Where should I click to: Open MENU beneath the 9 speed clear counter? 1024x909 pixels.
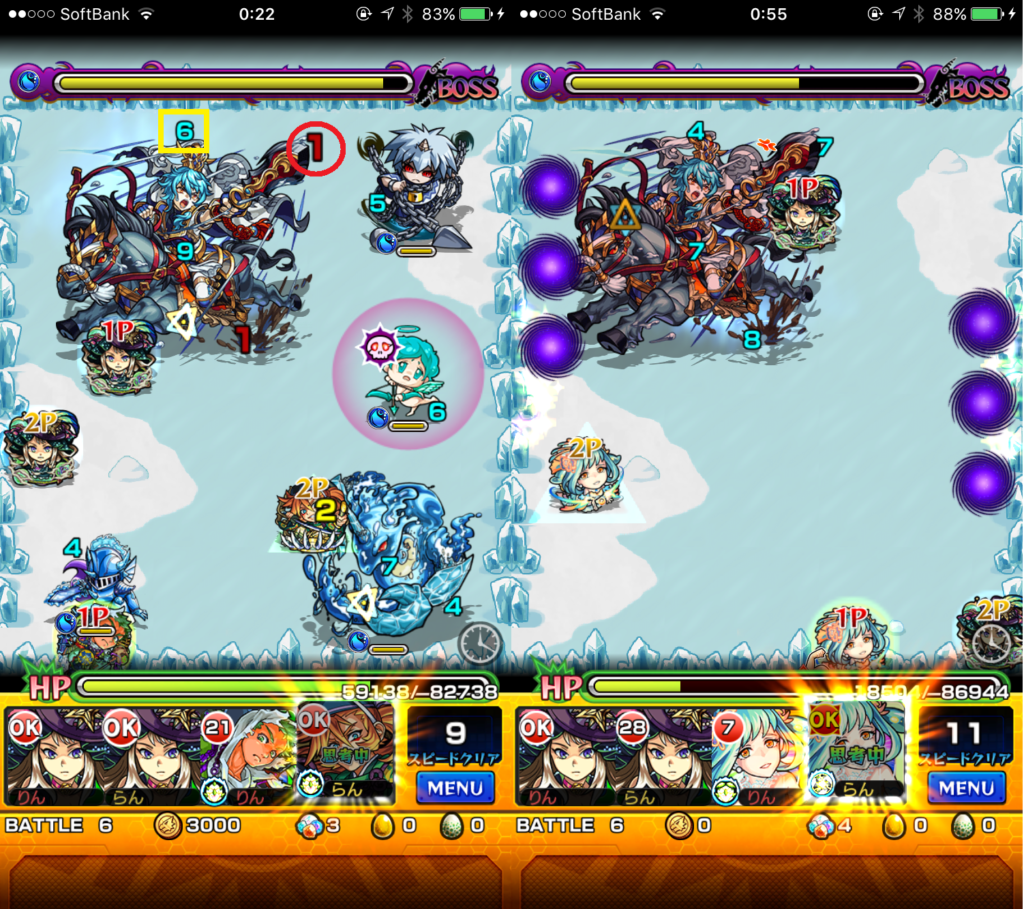[455, 787]
